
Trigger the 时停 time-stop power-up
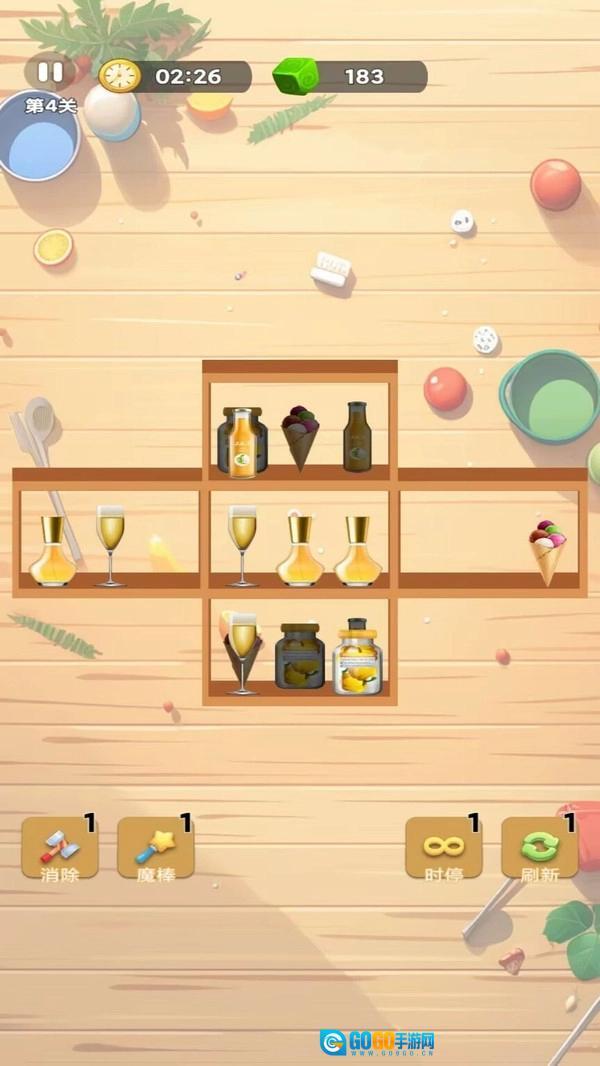click(x=443, y=848)
